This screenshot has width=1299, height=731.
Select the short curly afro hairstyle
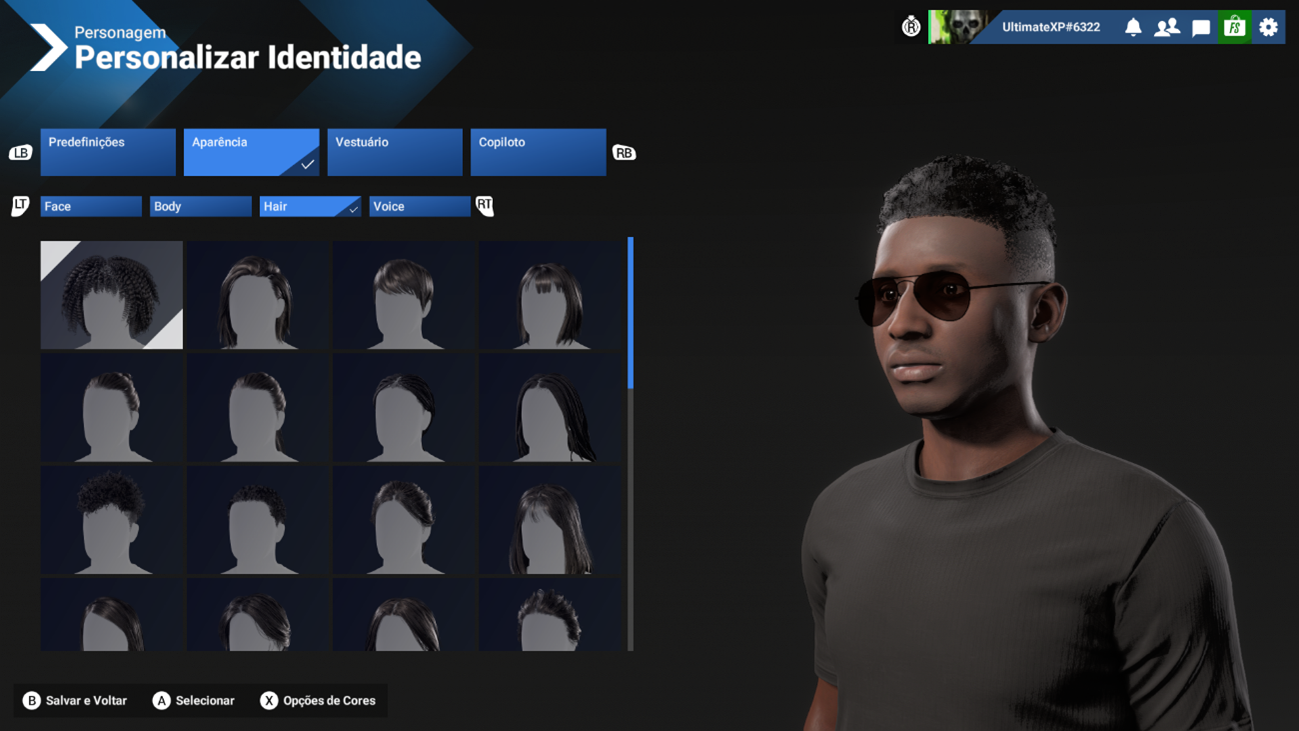click(x=112, y=520)
